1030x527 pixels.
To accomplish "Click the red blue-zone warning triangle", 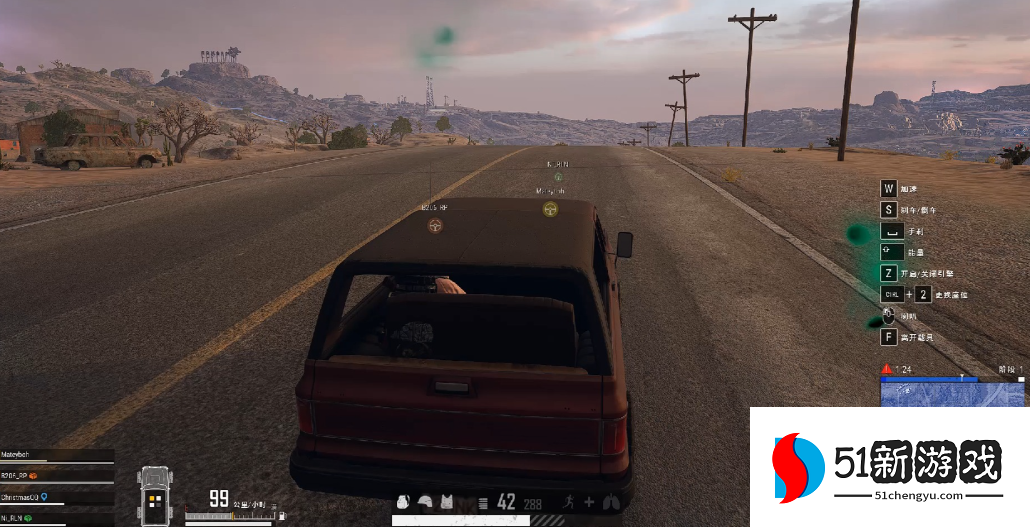I will [886, 369].
